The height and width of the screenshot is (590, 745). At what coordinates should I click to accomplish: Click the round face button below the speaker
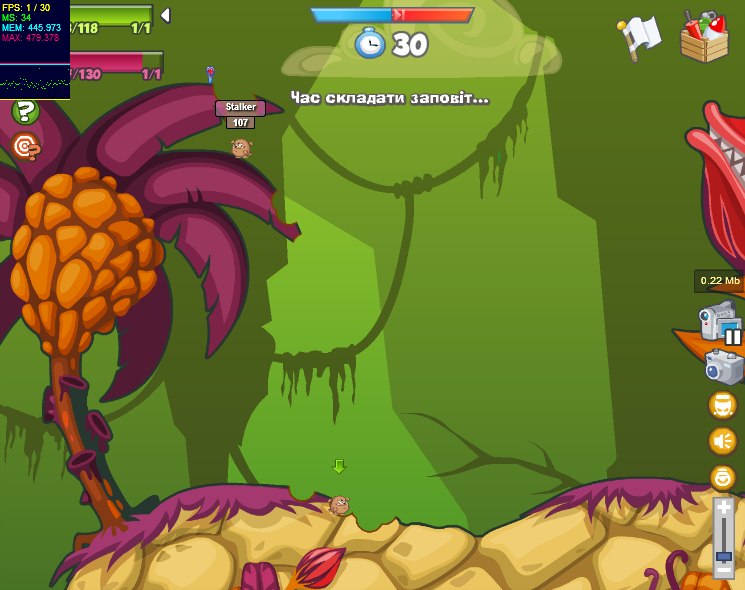click(x=722, y=477)
